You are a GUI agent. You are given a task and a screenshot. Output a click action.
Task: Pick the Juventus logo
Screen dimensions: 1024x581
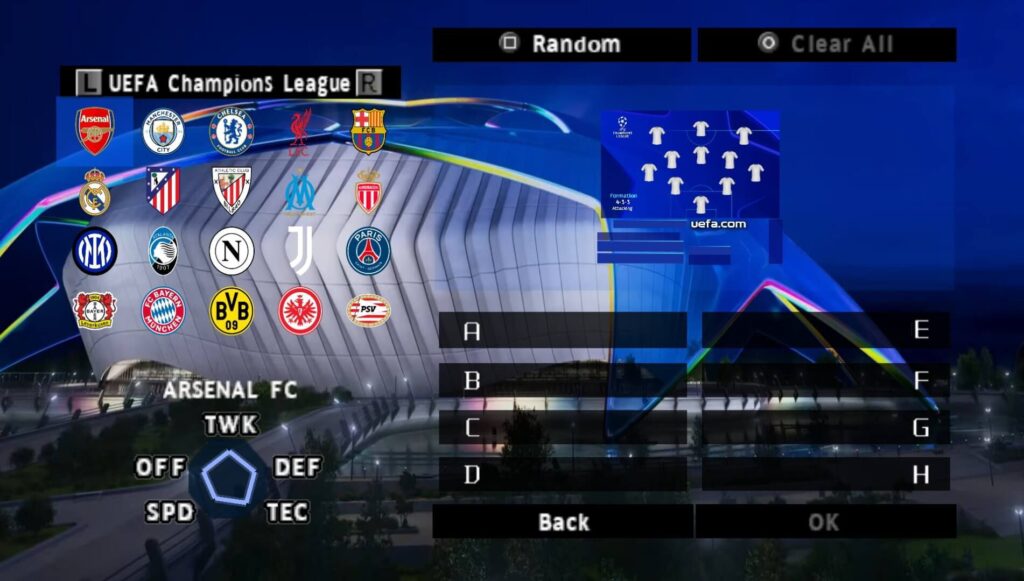pyautogui.click(x=300, y=251)
